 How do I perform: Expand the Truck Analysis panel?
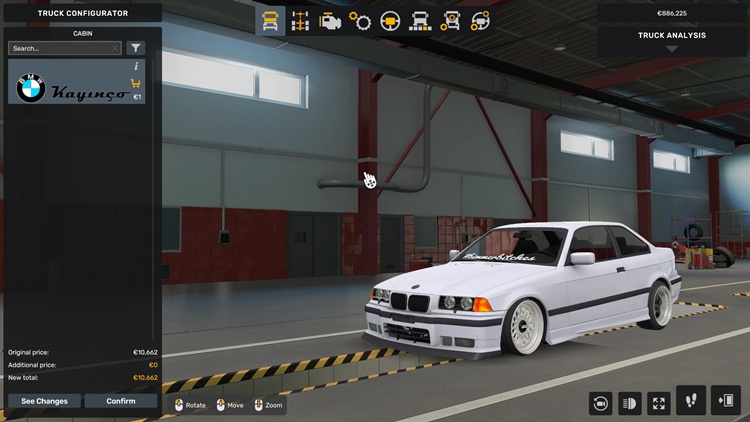(672, 41)
